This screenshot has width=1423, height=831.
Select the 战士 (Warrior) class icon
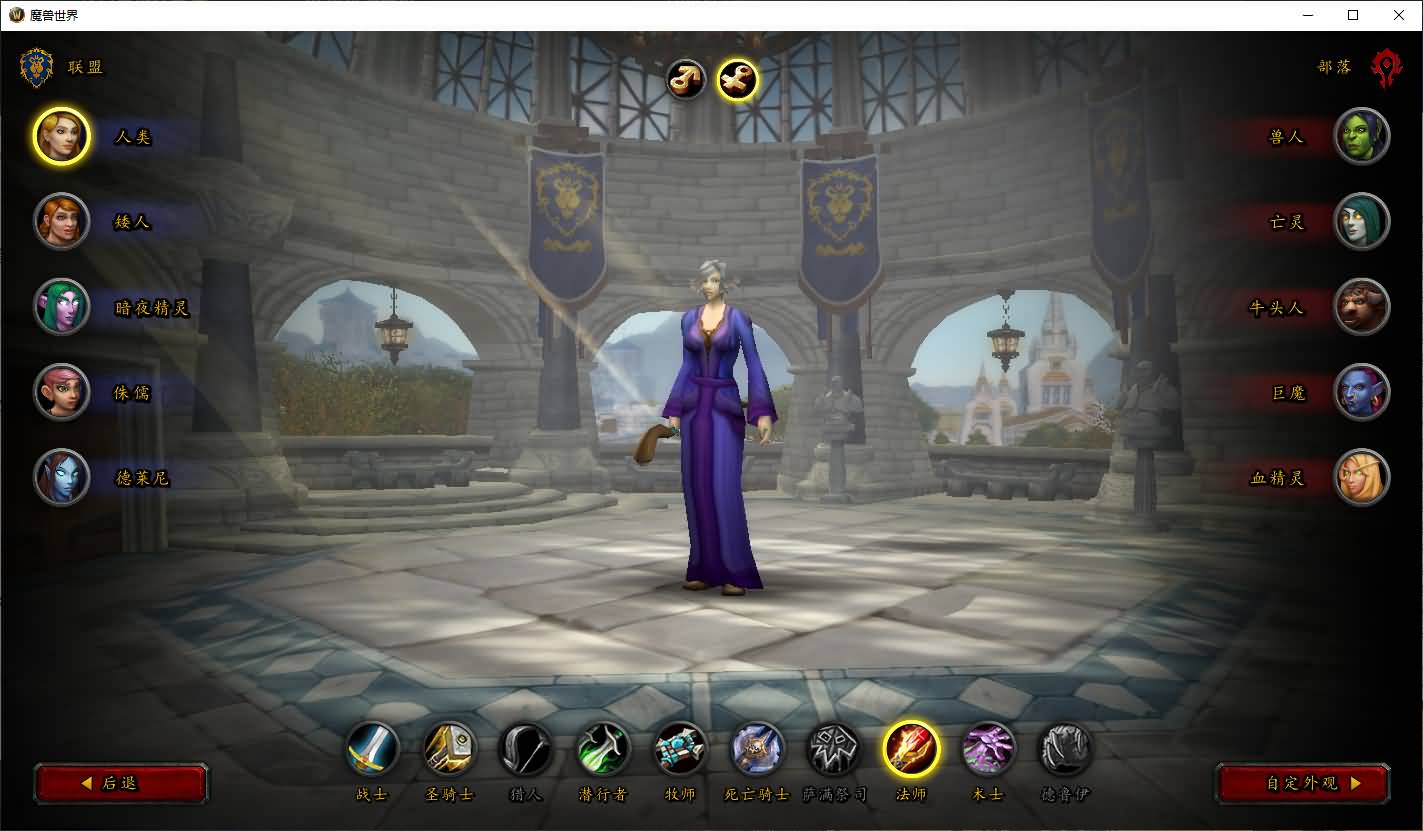pyautogui.click(x=373, y=749)
